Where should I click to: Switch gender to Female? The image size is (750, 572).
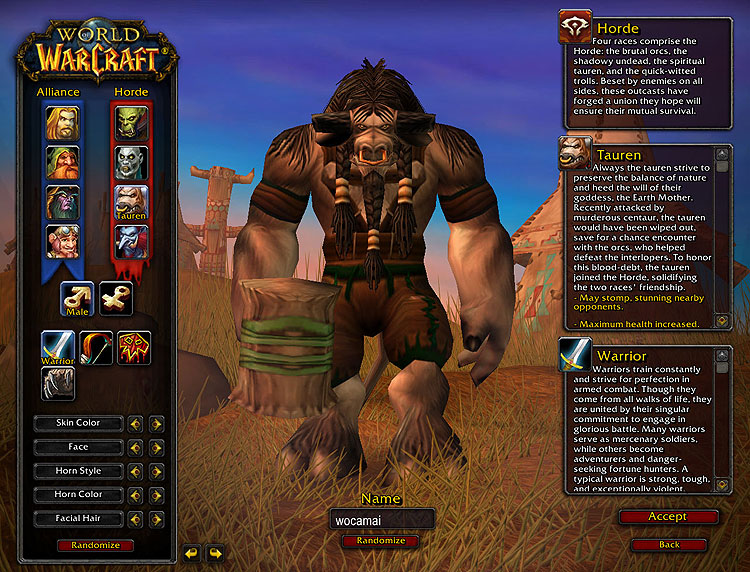(117, 297)
